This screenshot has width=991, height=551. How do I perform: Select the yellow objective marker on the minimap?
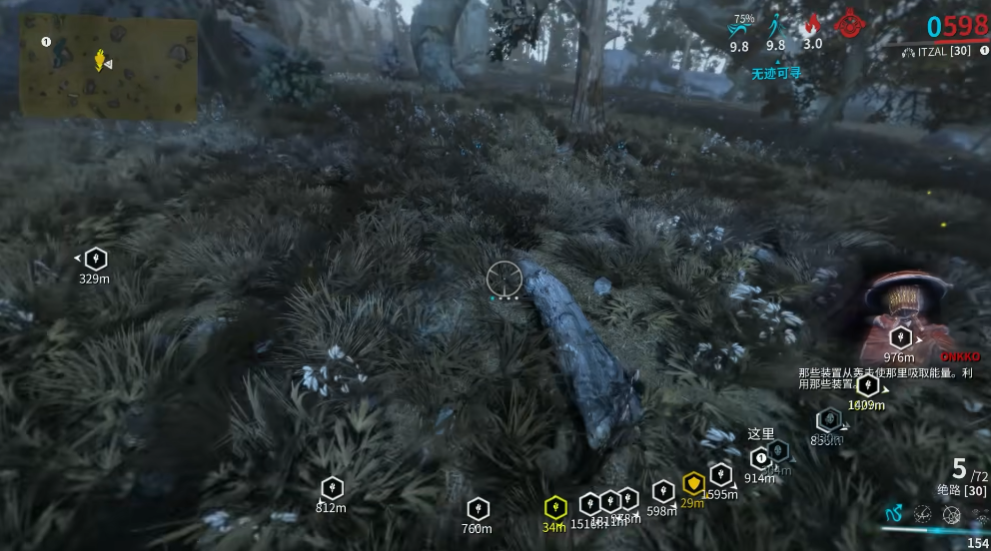99,61
